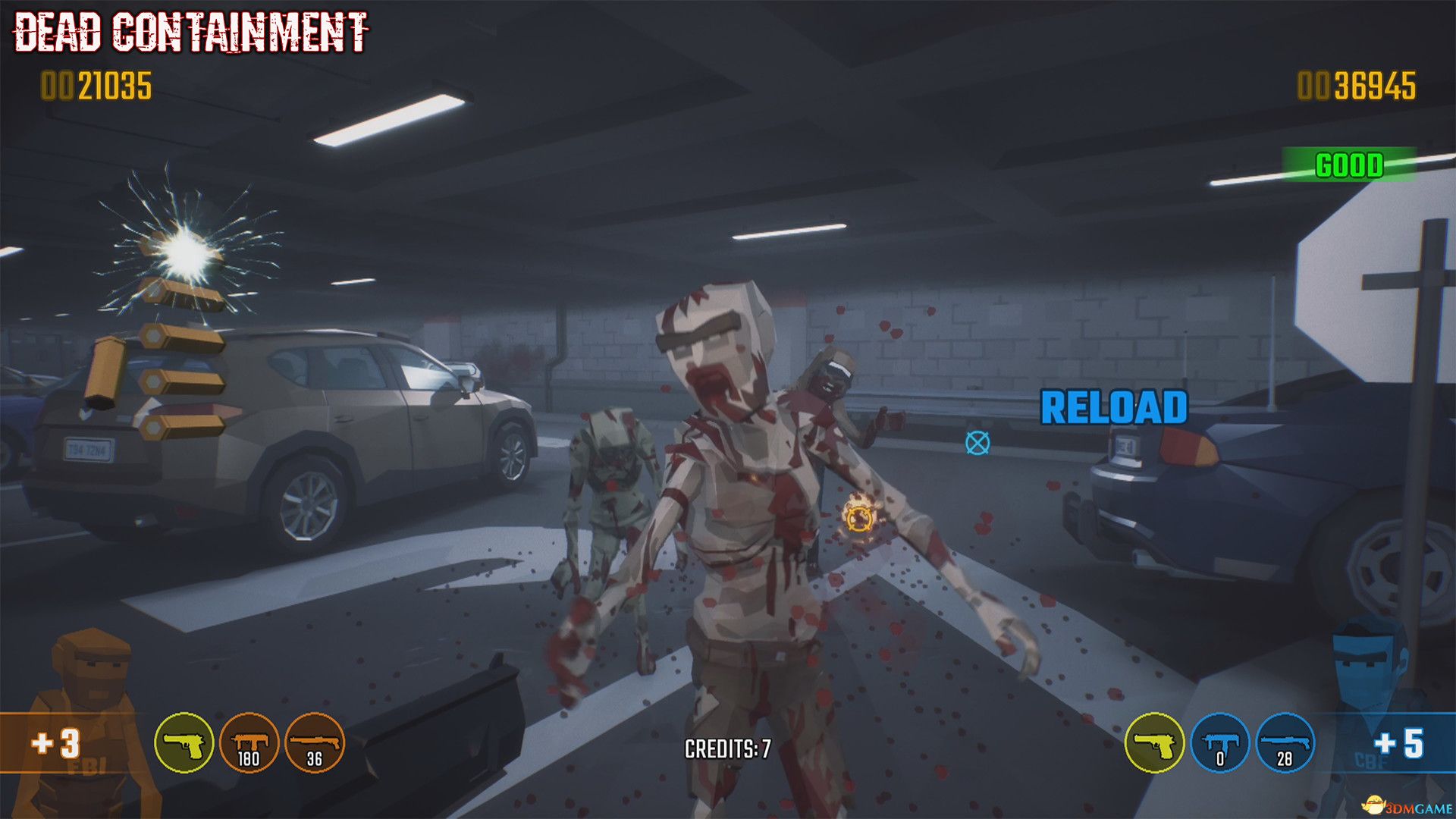This screenshot has width=1456, height=819.
Task: Click the glowing weak-point target on the zombie
Action: point(859,520)
